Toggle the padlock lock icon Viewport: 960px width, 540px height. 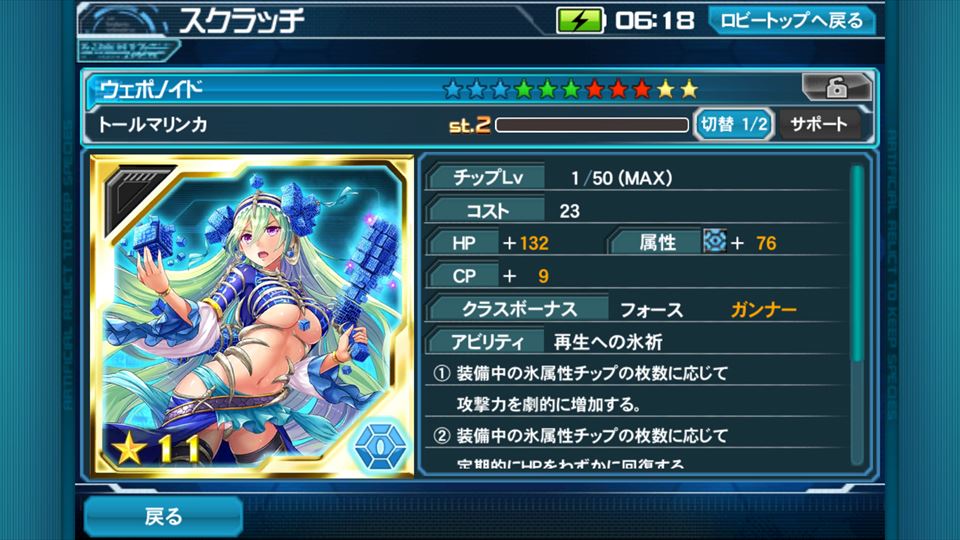point(835,89)
